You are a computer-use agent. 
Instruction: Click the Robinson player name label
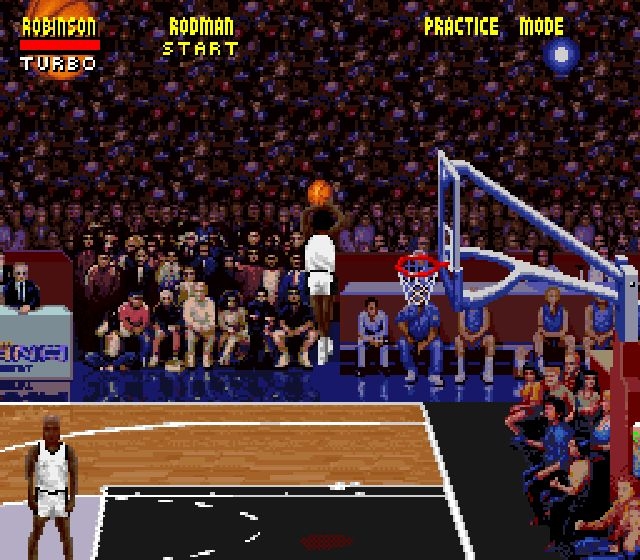60,27
